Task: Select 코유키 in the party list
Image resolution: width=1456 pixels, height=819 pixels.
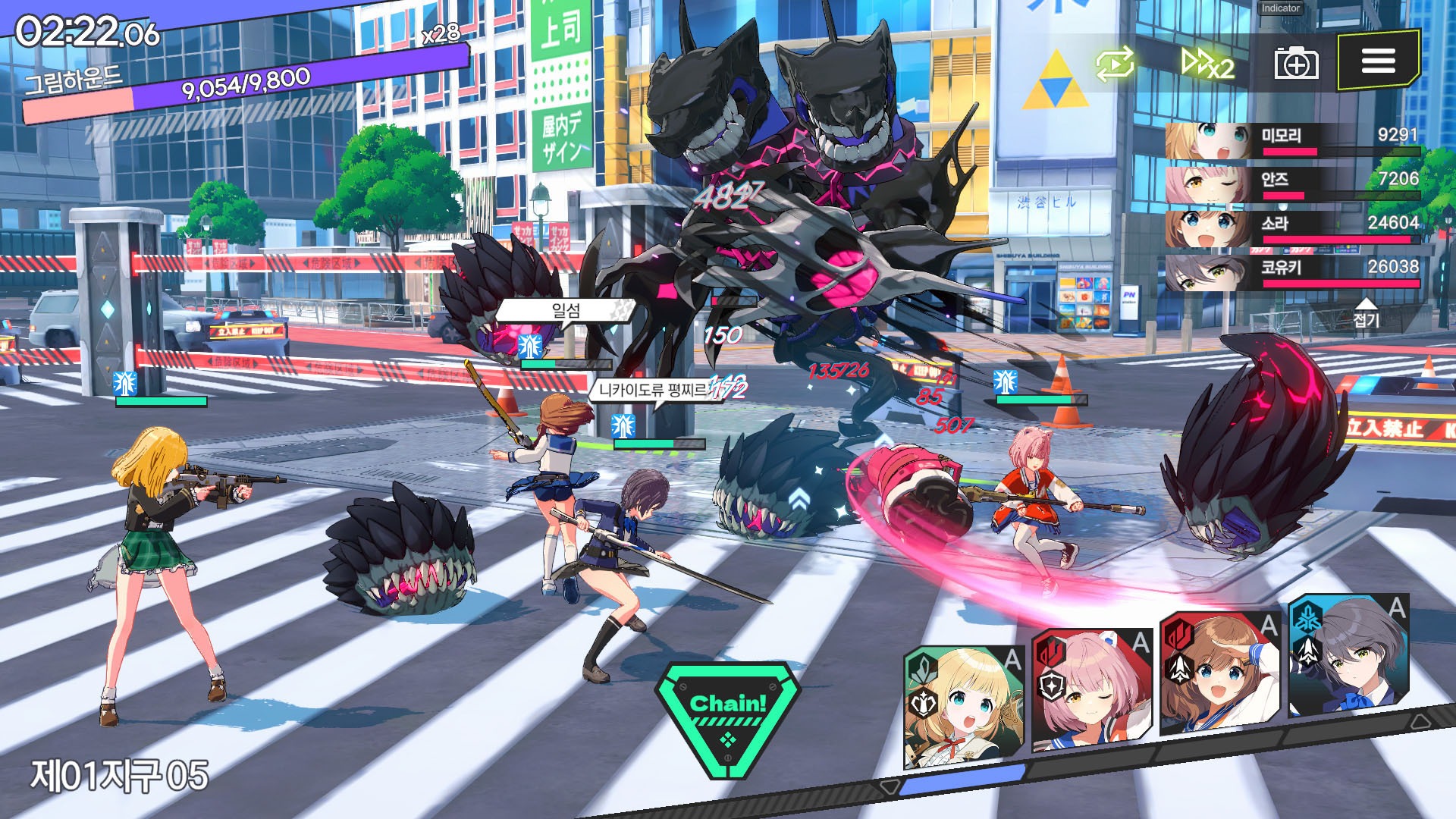Action: click(1292, 272)
